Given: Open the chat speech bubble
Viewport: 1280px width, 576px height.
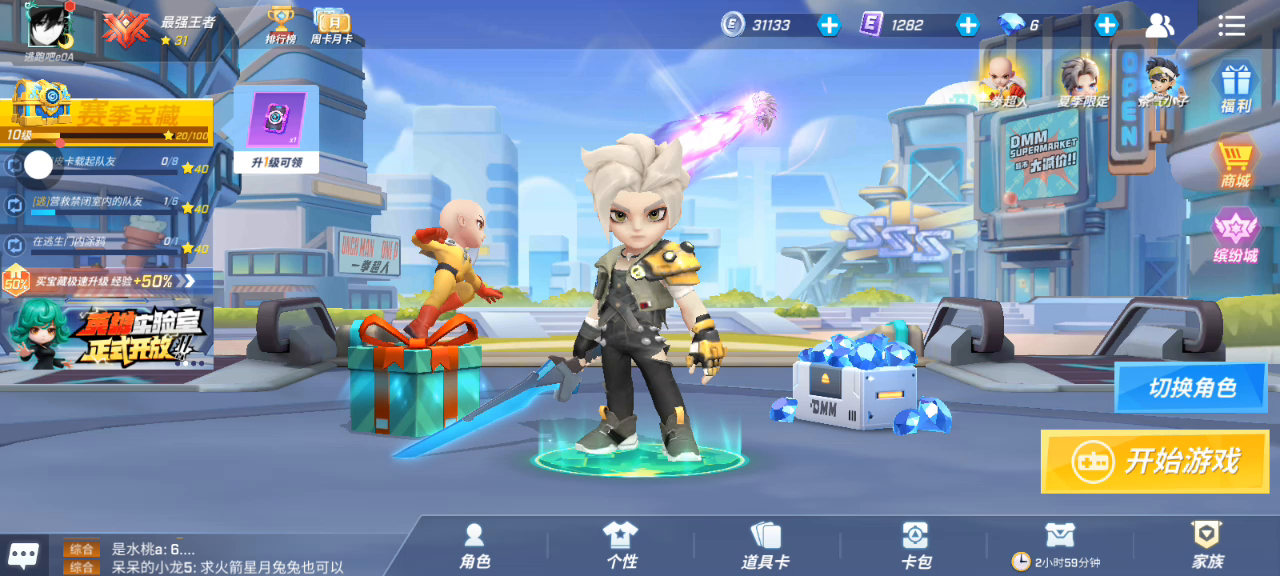Looking at the screenshot, I should tap(24, 554).
